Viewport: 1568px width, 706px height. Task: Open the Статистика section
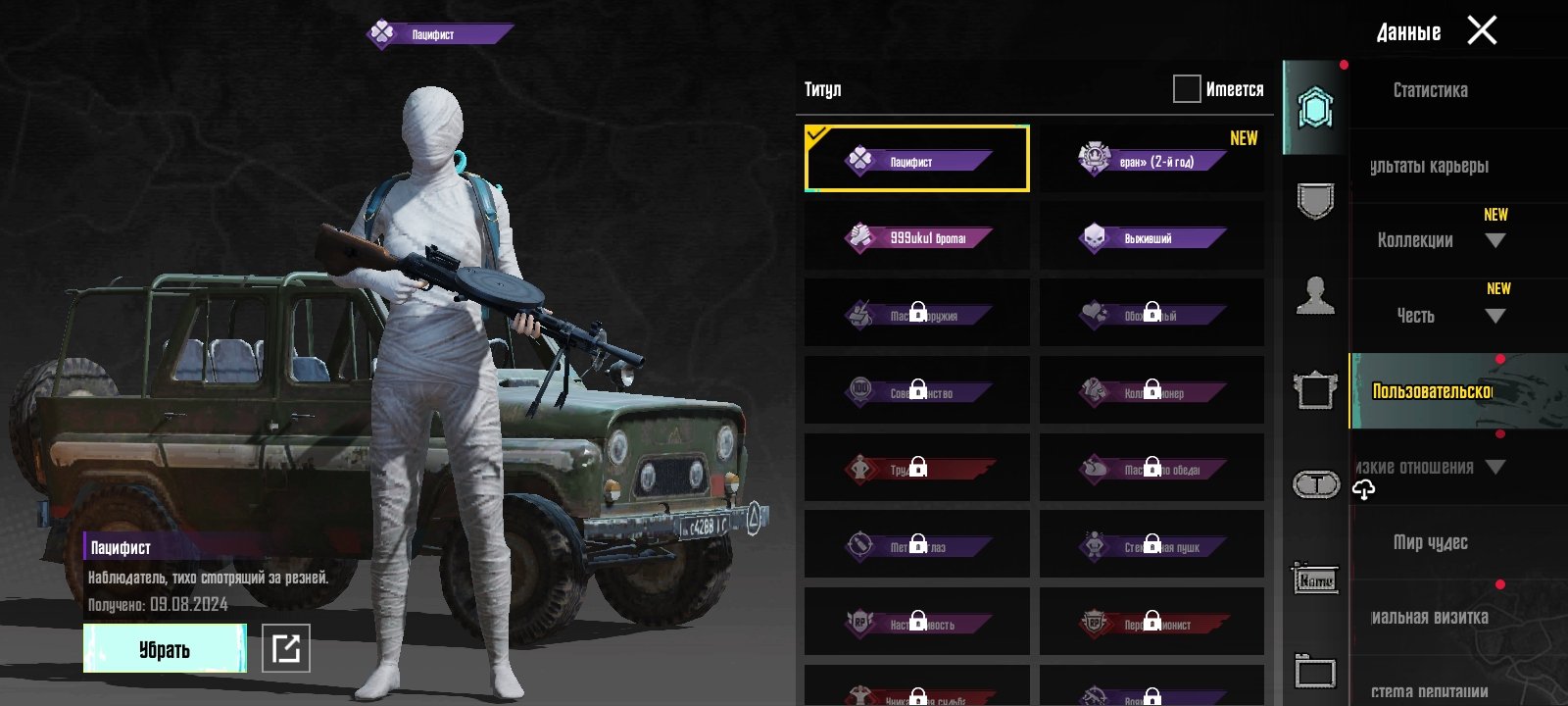tap(1430, 90)
